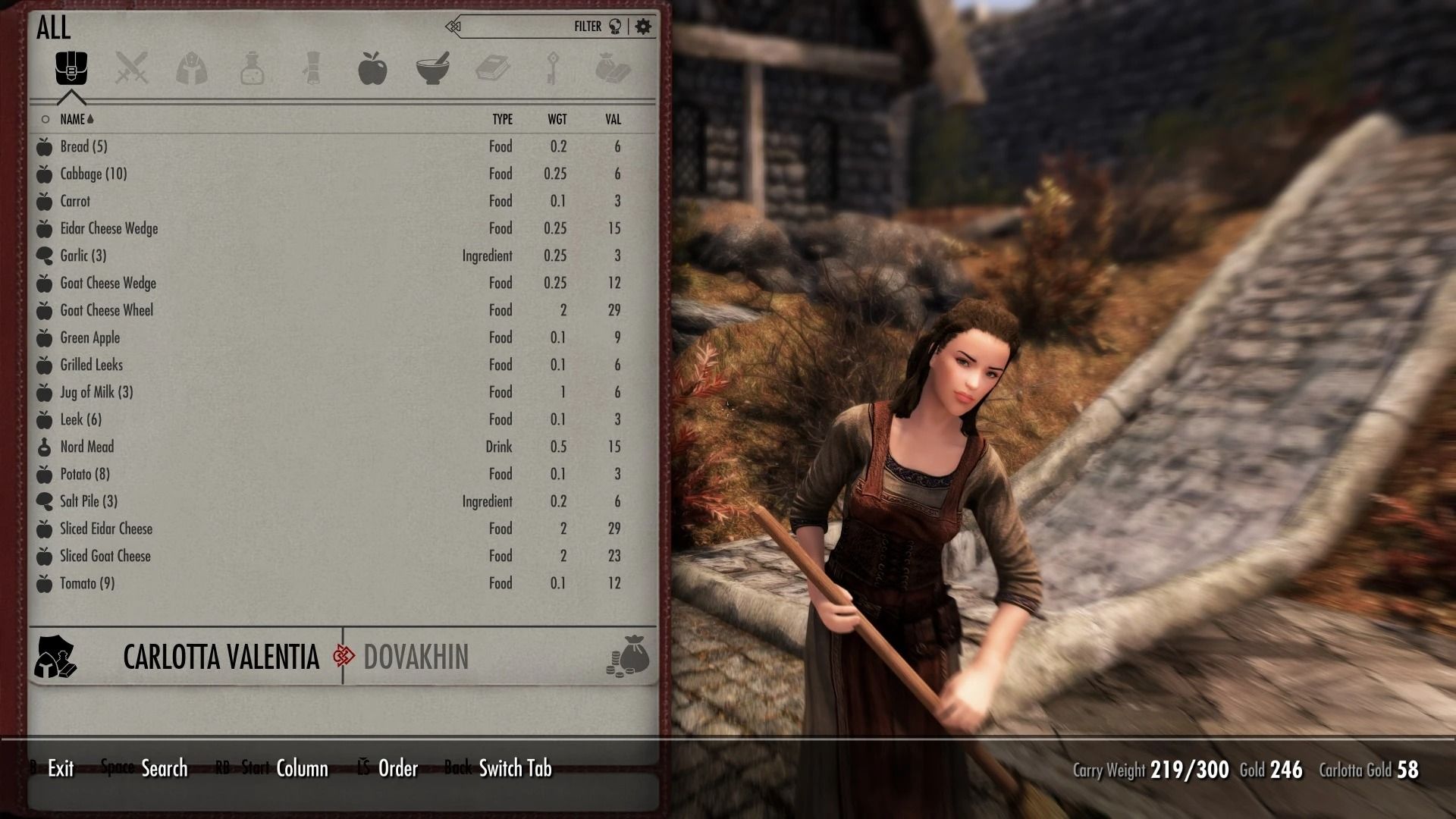
Task: Activate Search in the bottom bar
Action: [164, 768]
